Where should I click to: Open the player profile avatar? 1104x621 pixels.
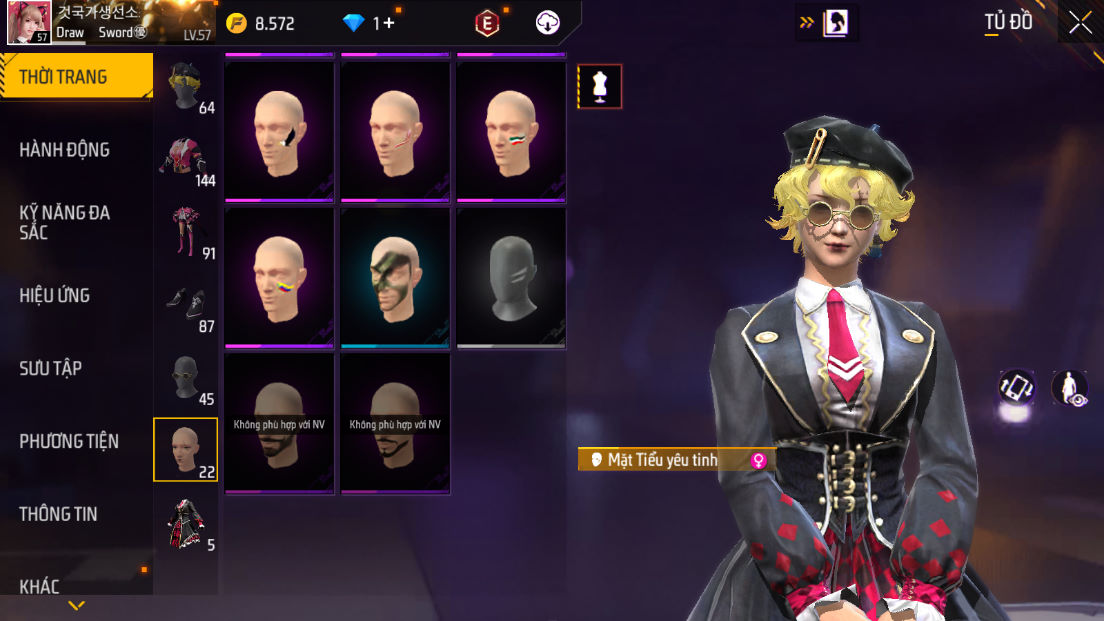tap(29, 23)
